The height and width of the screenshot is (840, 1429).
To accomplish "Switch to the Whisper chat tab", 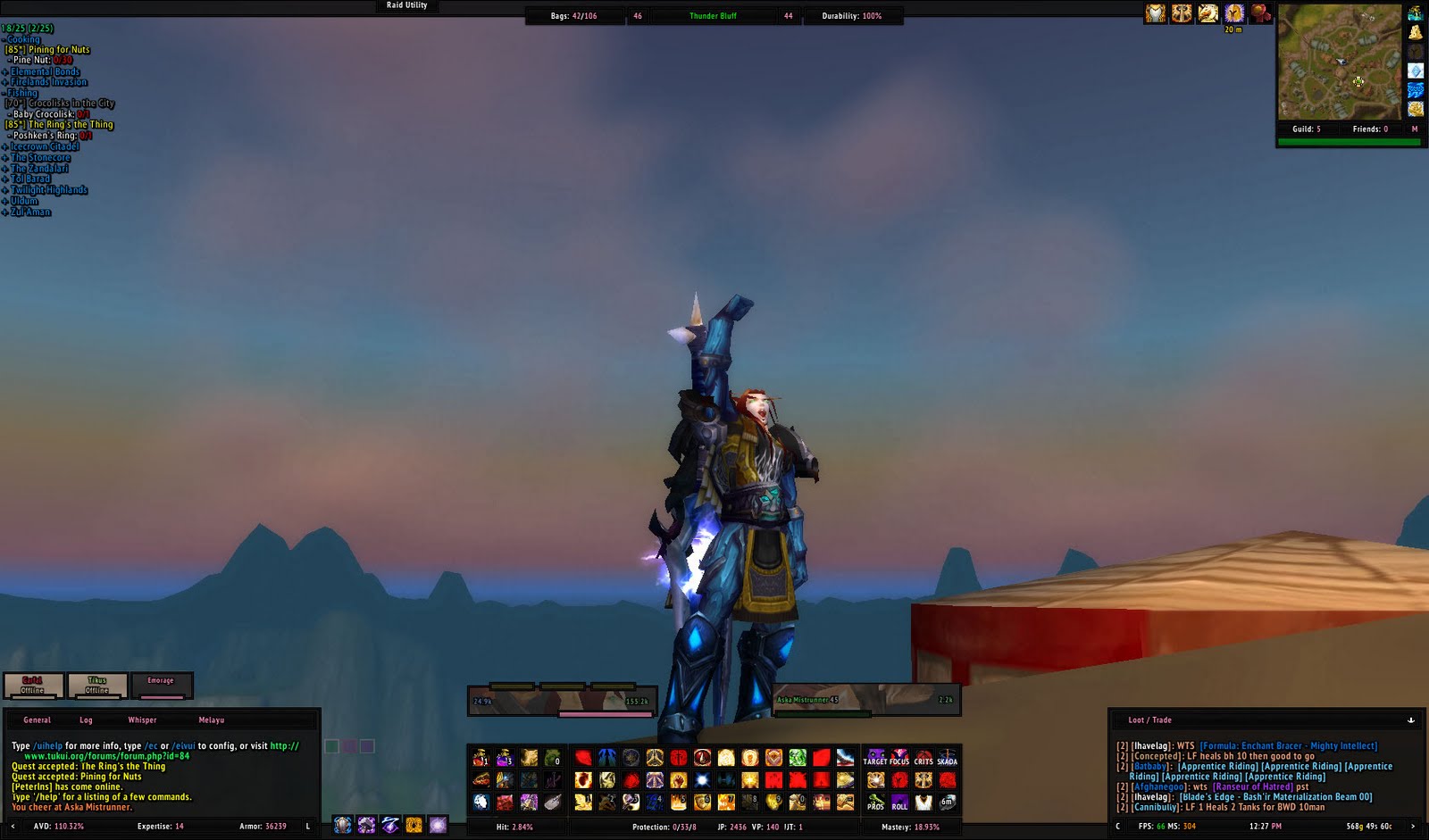I will tap(142, 719).
